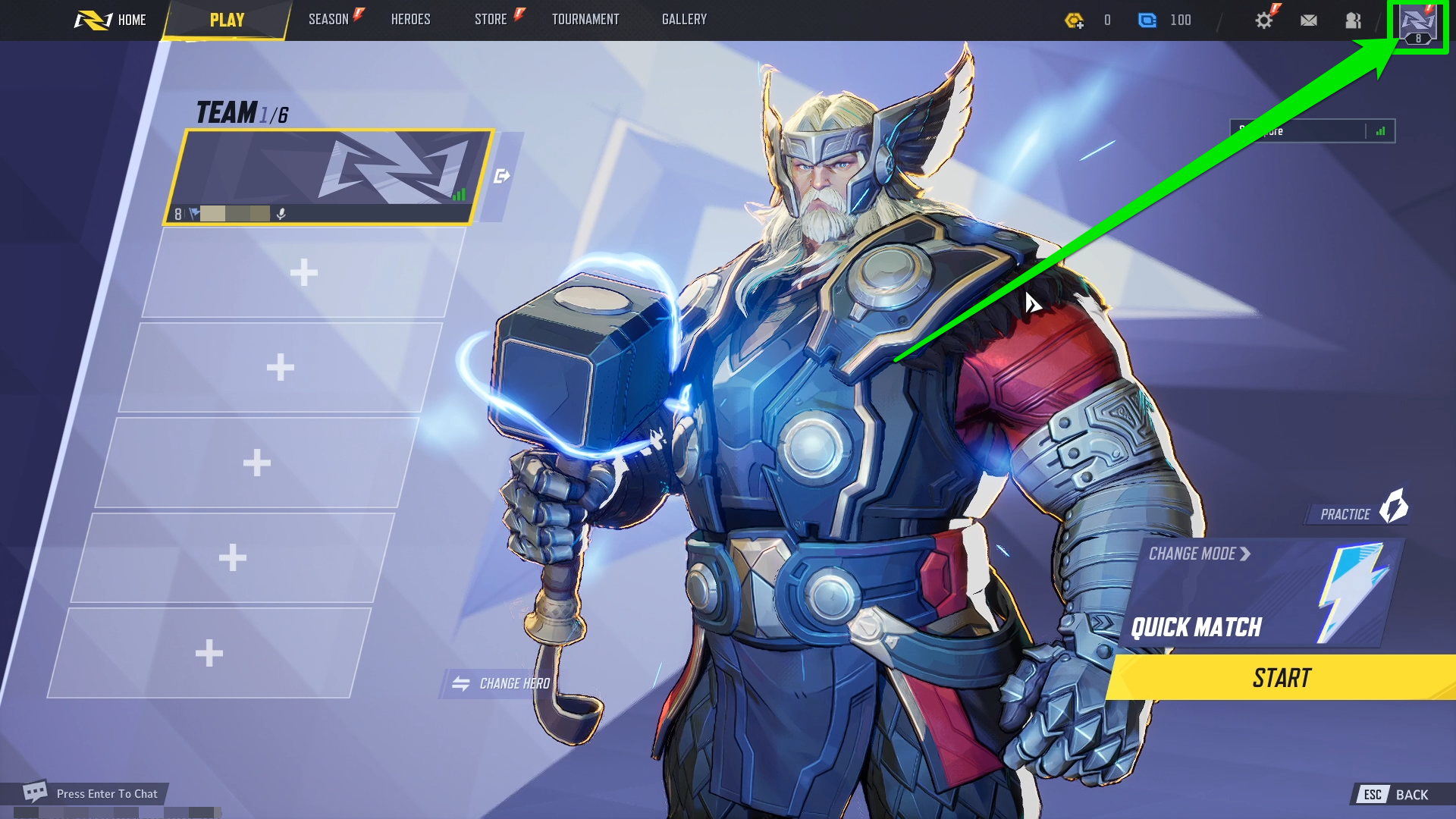Image resolution: width=1456 pixels, height=819 pixels.
Task: Open the Season menu
Action: 327,20
